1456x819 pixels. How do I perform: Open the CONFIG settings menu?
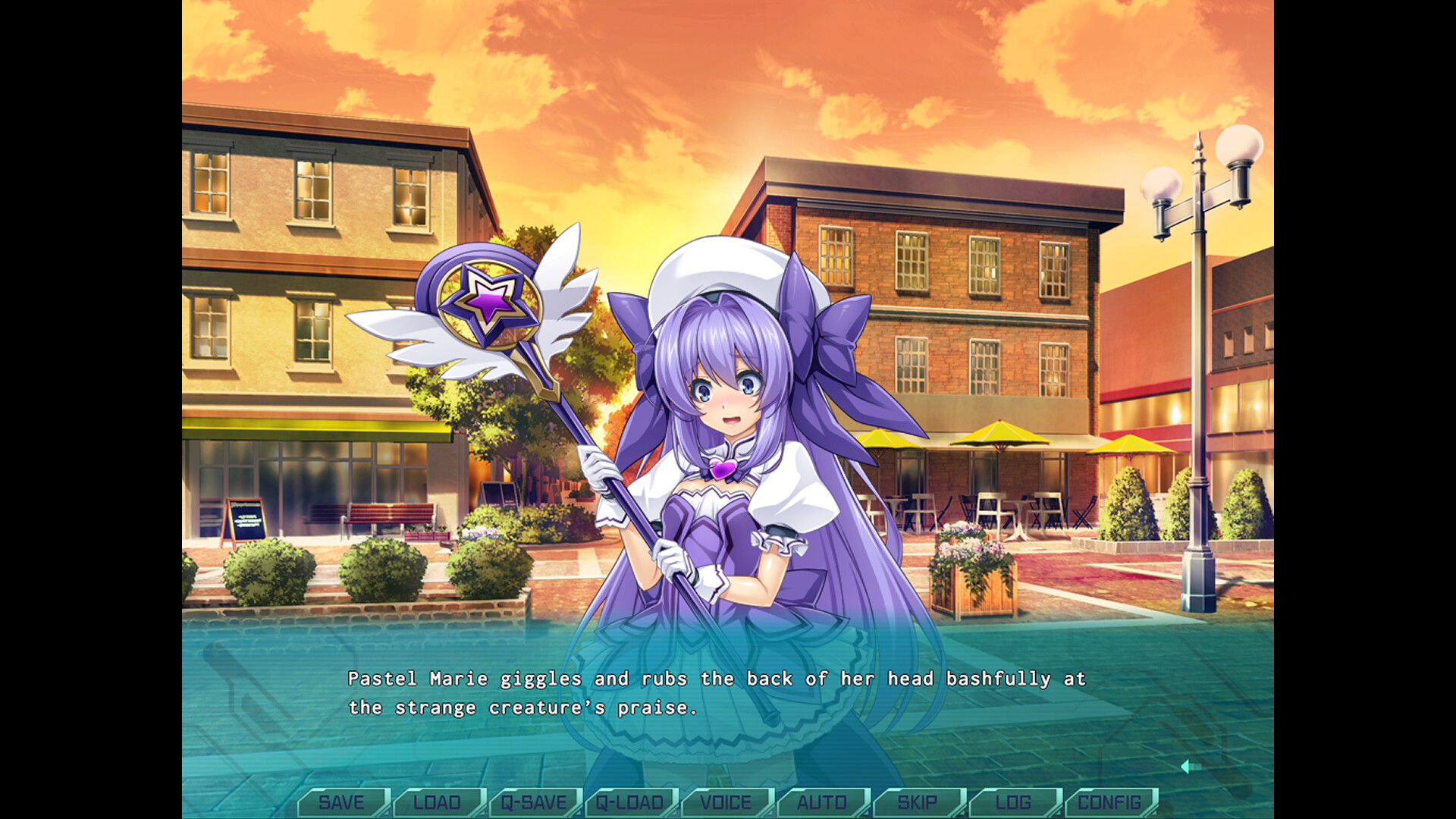[x=1109, y=802]
